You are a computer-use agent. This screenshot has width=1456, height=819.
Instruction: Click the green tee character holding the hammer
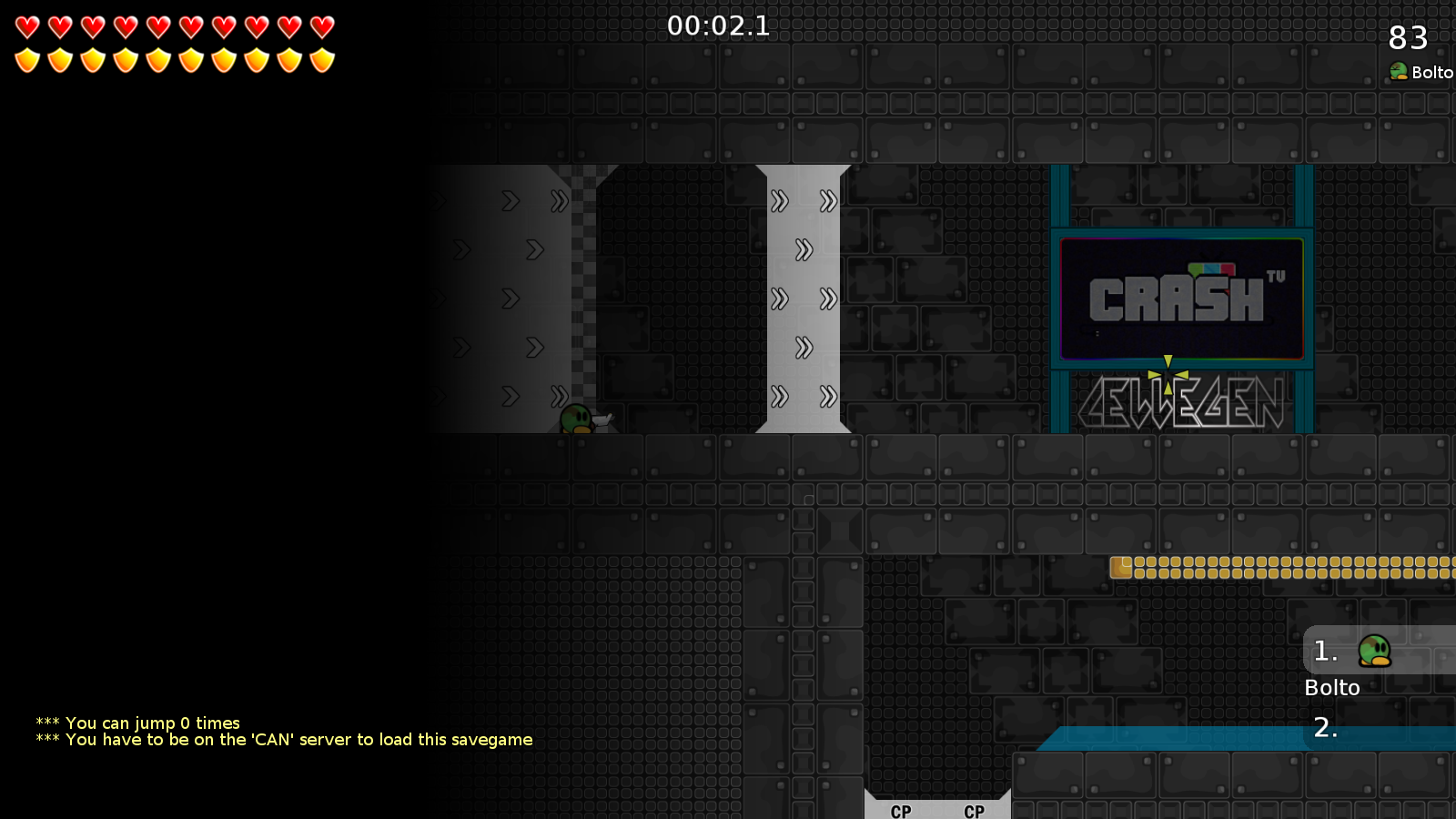click(x=573, y=418)
